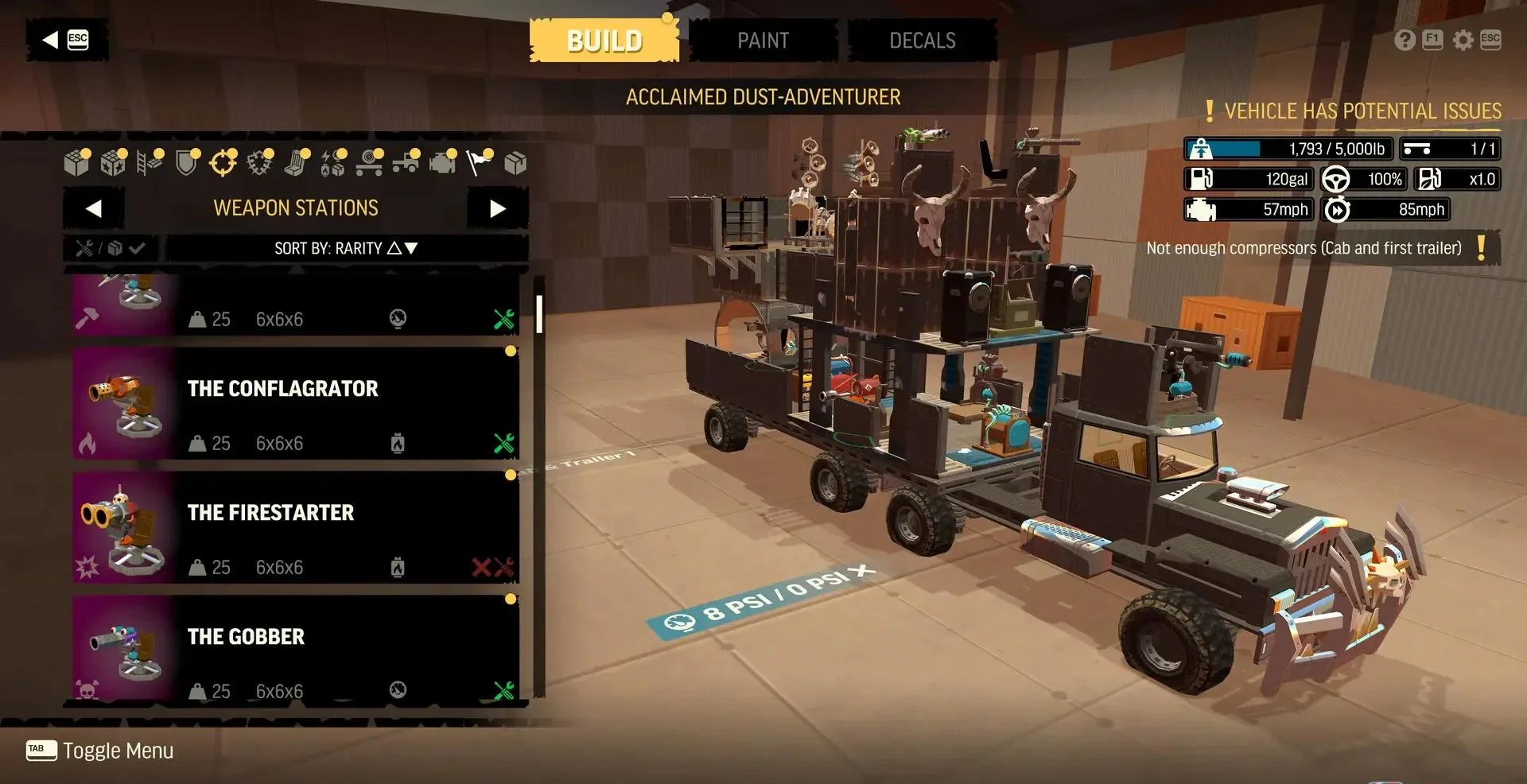
Task: Open settings with the gear icon
Action: (x=1463, y=40)
